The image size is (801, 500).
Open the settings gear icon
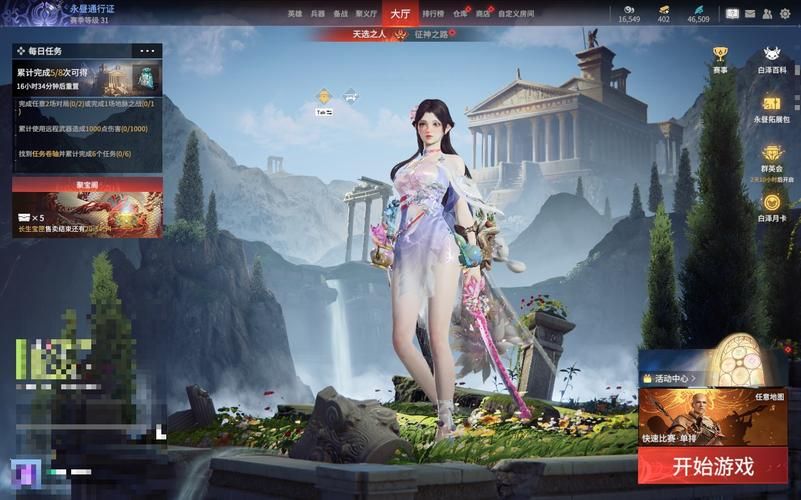tap(786, 13)
